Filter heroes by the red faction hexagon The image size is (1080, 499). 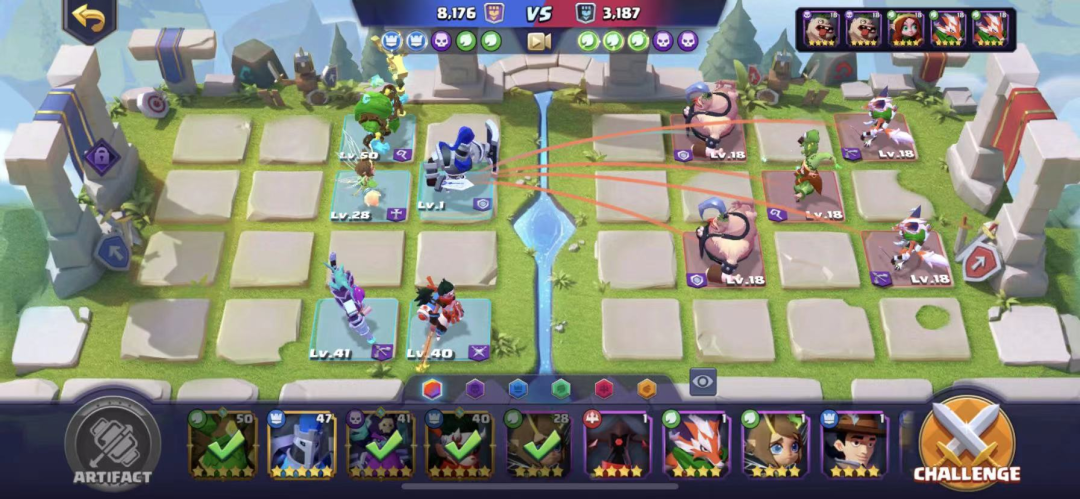click(x=603, y=389)
